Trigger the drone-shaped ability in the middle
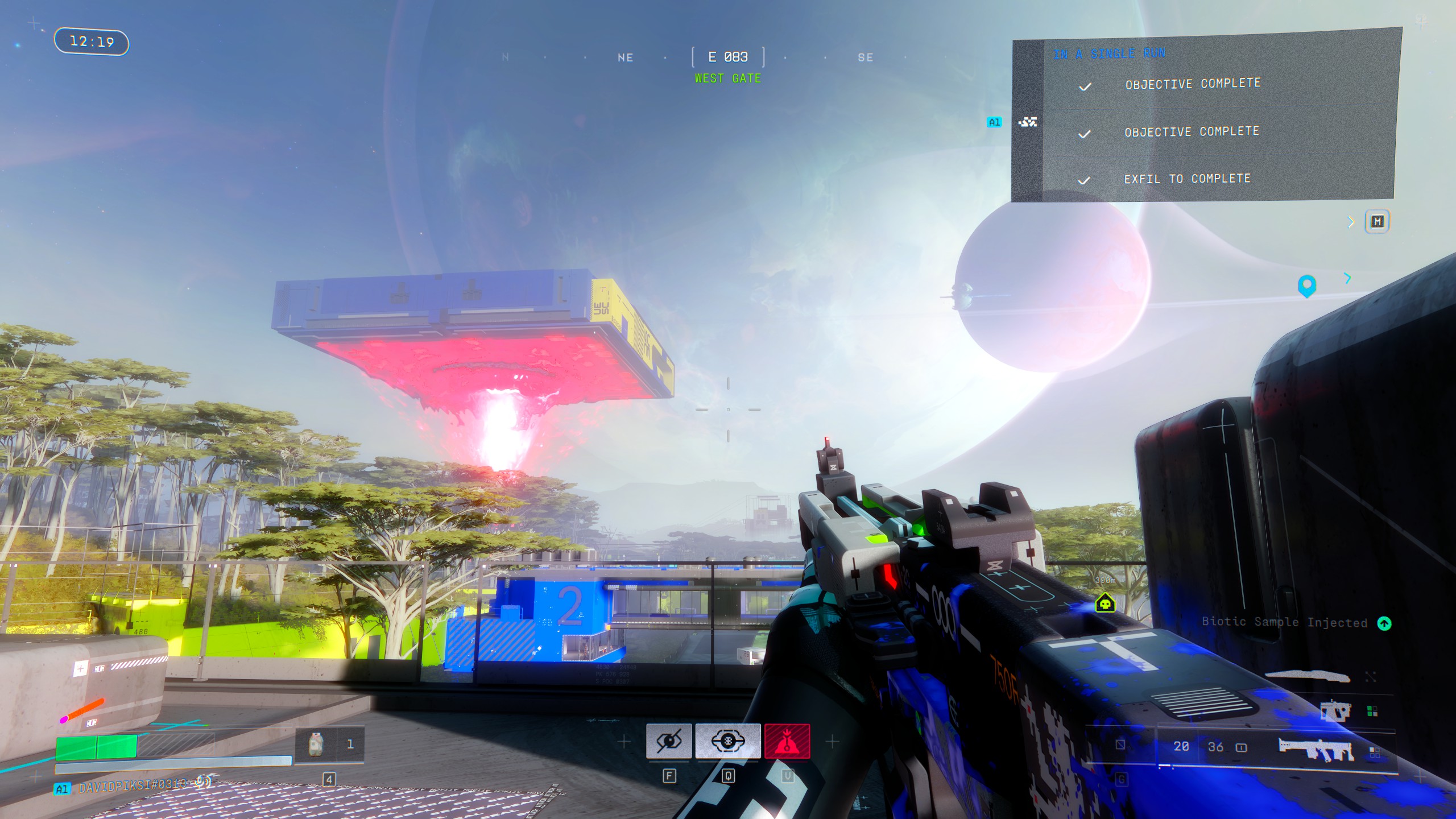Viewport: 1456px width, 819px height. (x=727, y=741)
